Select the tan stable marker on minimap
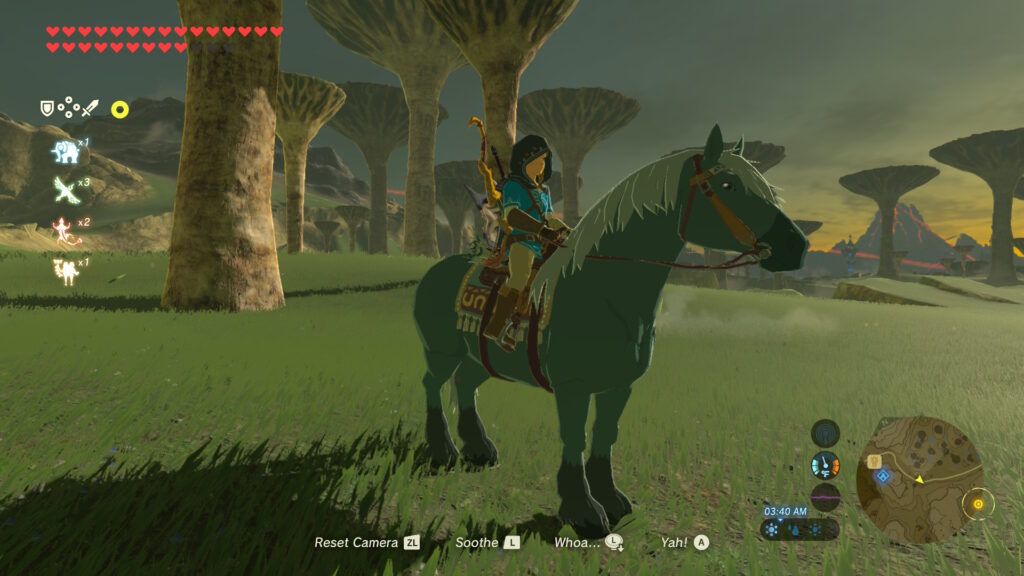Image resolution: width=1024 pixels, height=576 pixels. 874,461
